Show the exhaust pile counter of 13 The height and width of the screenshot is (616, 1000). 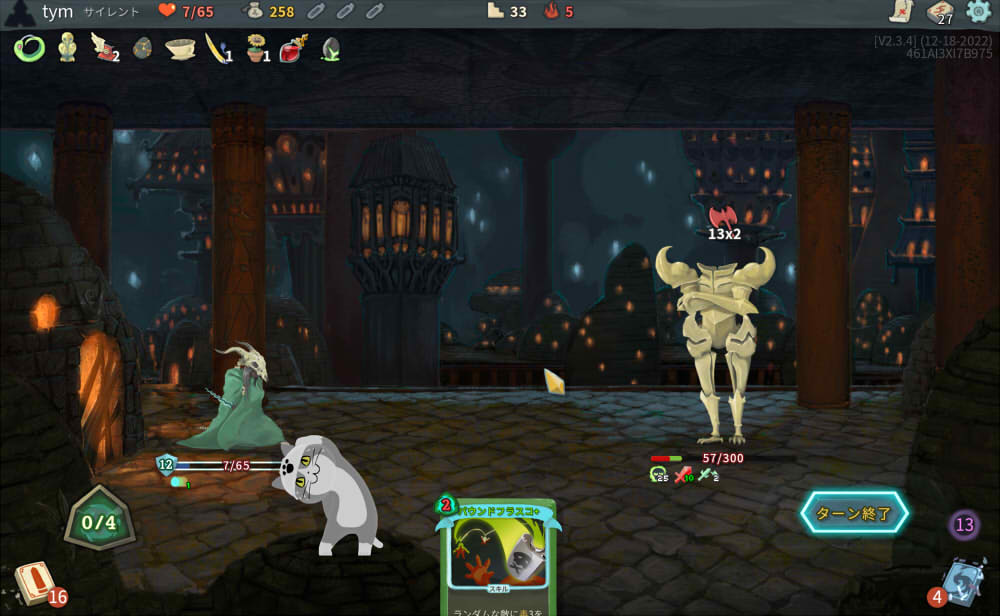(964, 524)
